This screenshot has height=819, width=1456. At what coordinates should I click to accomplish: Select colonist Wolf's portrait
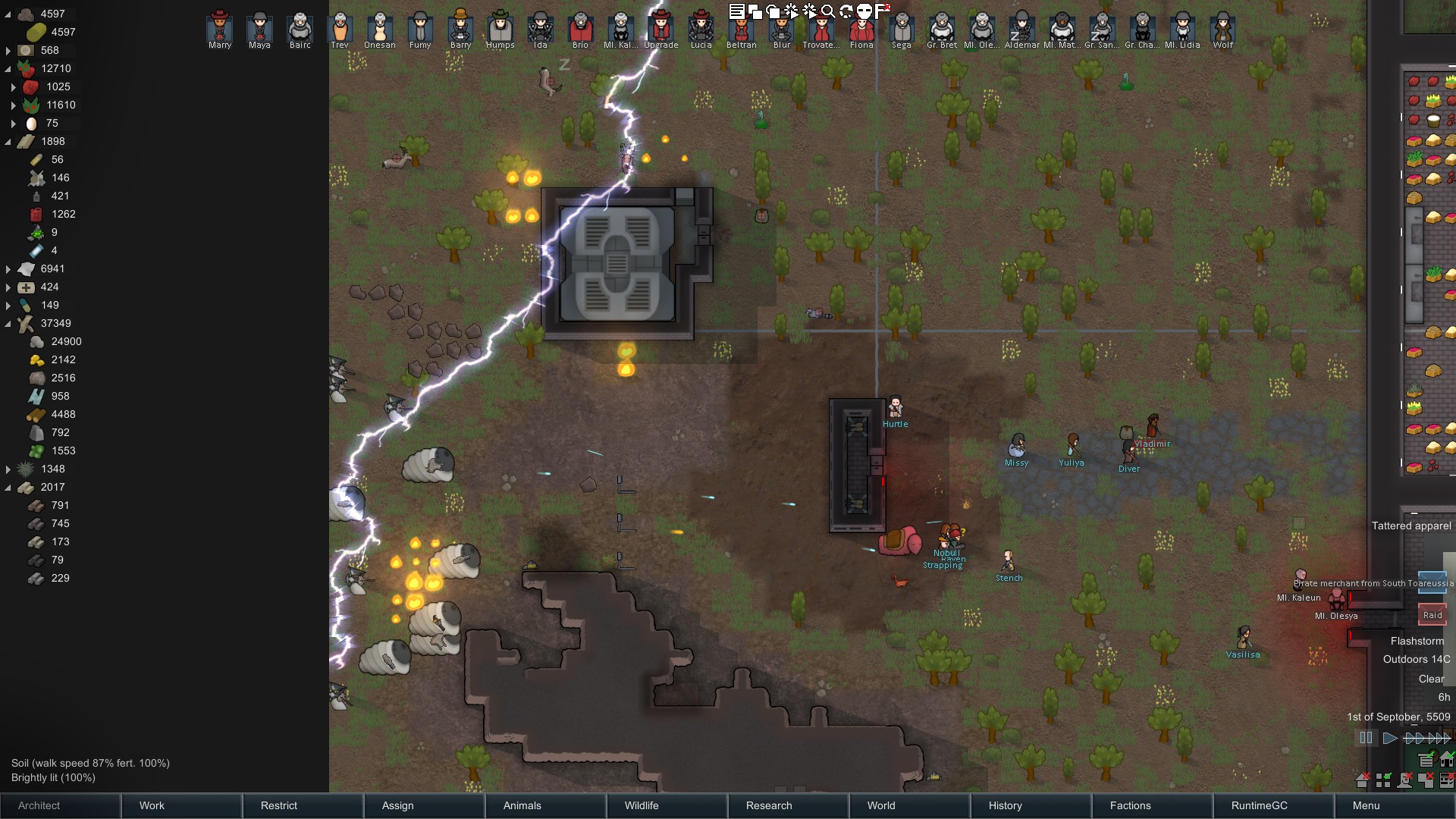[x=1222, y=28]
